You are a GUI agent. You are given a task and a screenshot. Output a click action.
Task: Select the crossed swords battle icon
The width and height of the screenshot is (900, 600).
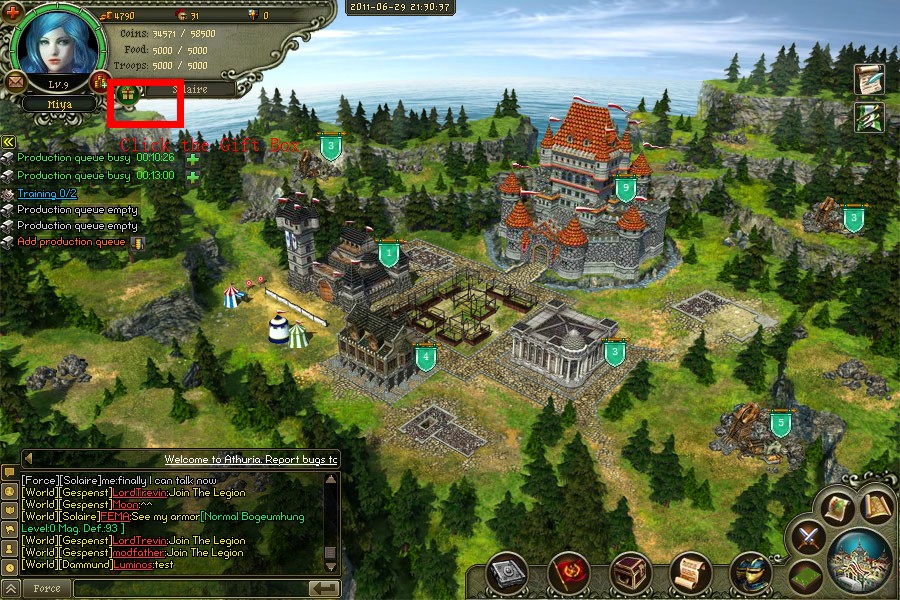(x=808, y=538)
